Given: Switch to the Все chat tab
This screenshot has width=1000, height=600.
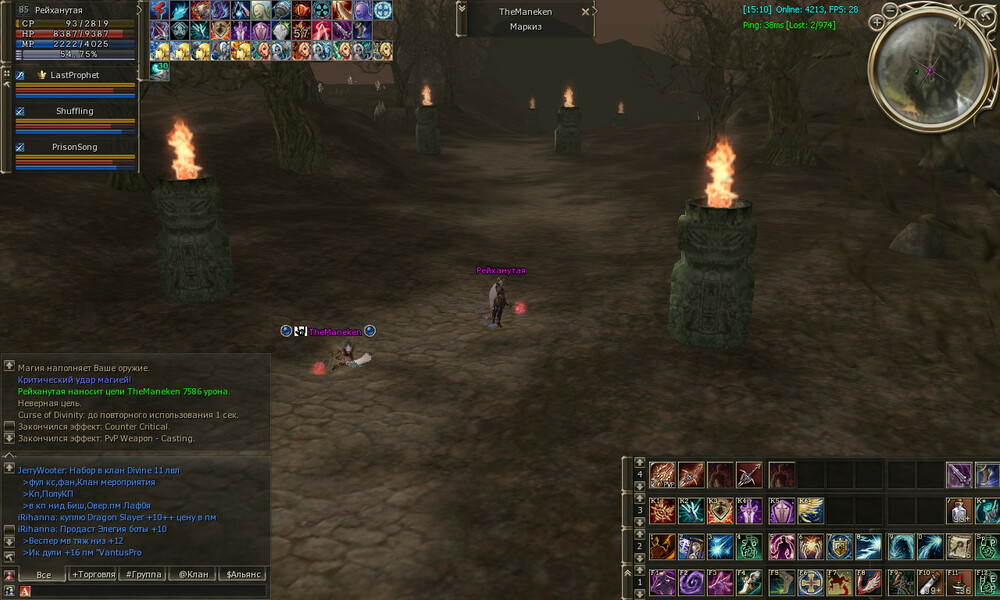Looking at the screenshot, I should (x=42, y=574).
